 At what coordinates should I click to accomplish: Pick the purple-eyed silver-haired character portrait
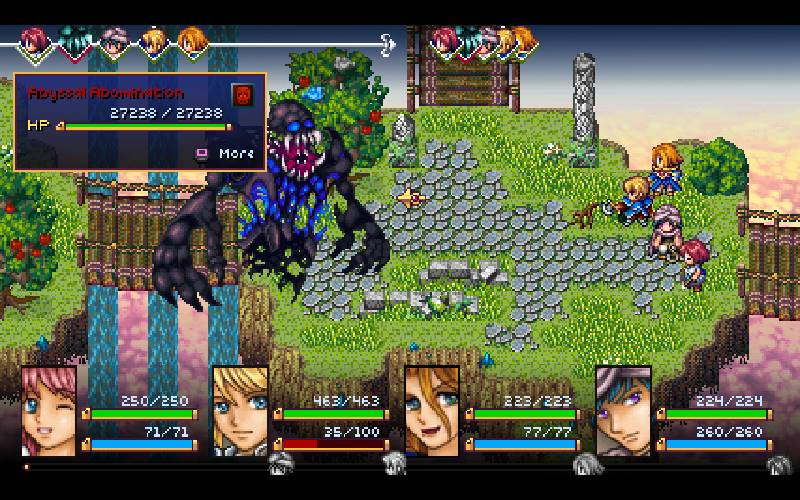pyautogui.click(x=623, y=410)
